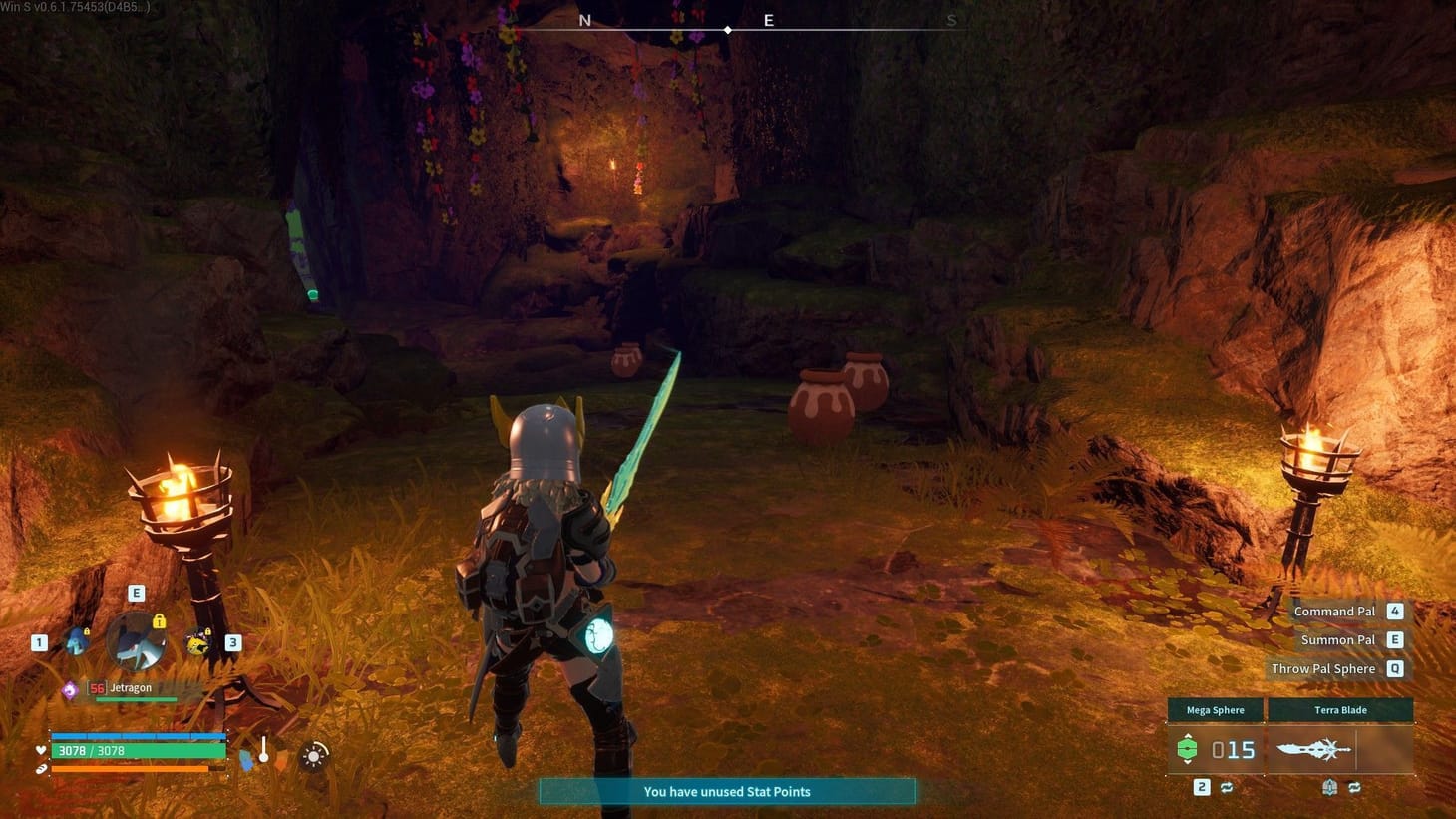
Task: Click the bread icon beside the hunger bar
Action: [40, 770]
